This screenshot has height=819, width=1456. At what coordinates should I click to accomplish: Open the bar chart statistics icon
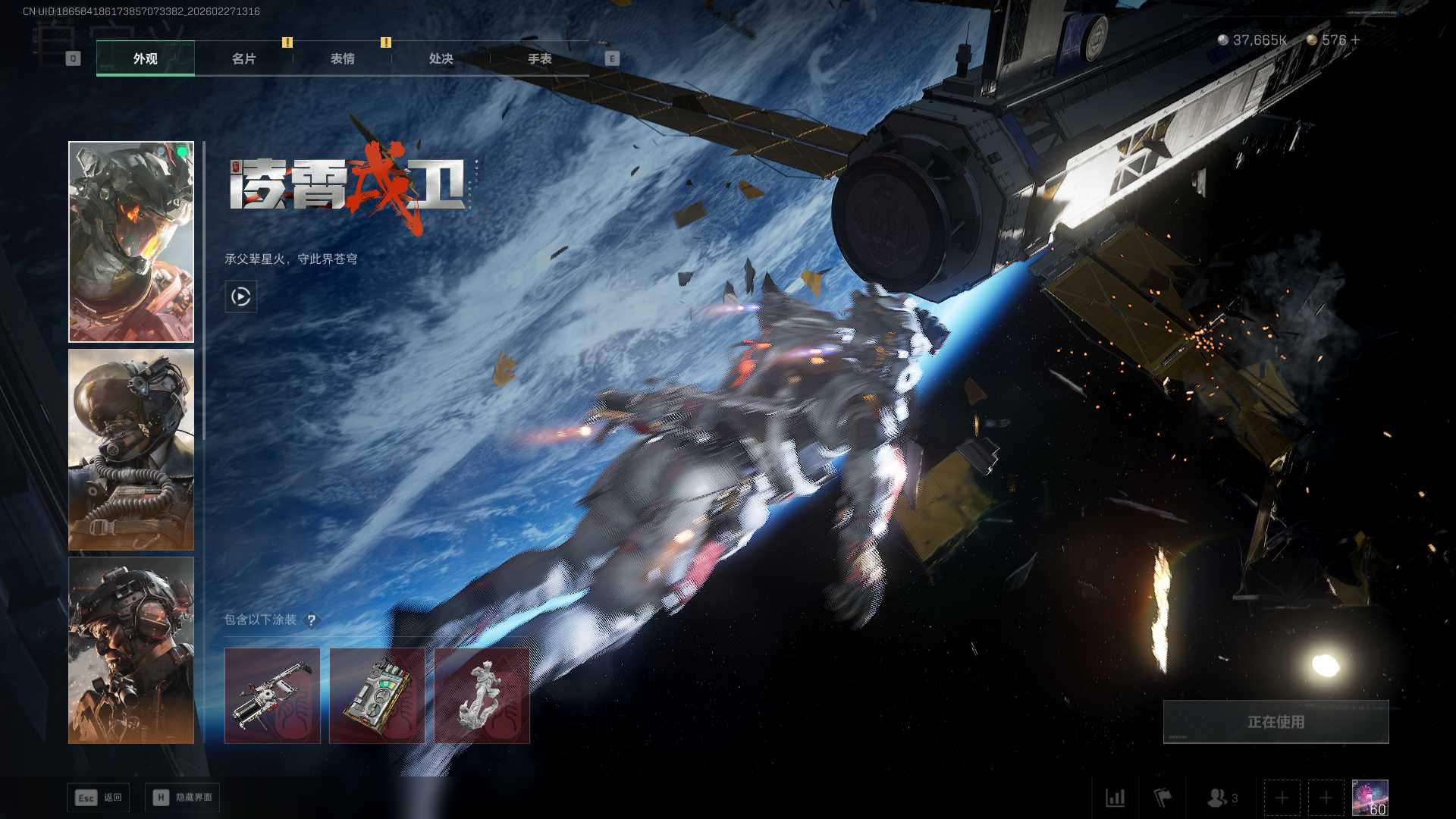click(x=1115, y=798)
